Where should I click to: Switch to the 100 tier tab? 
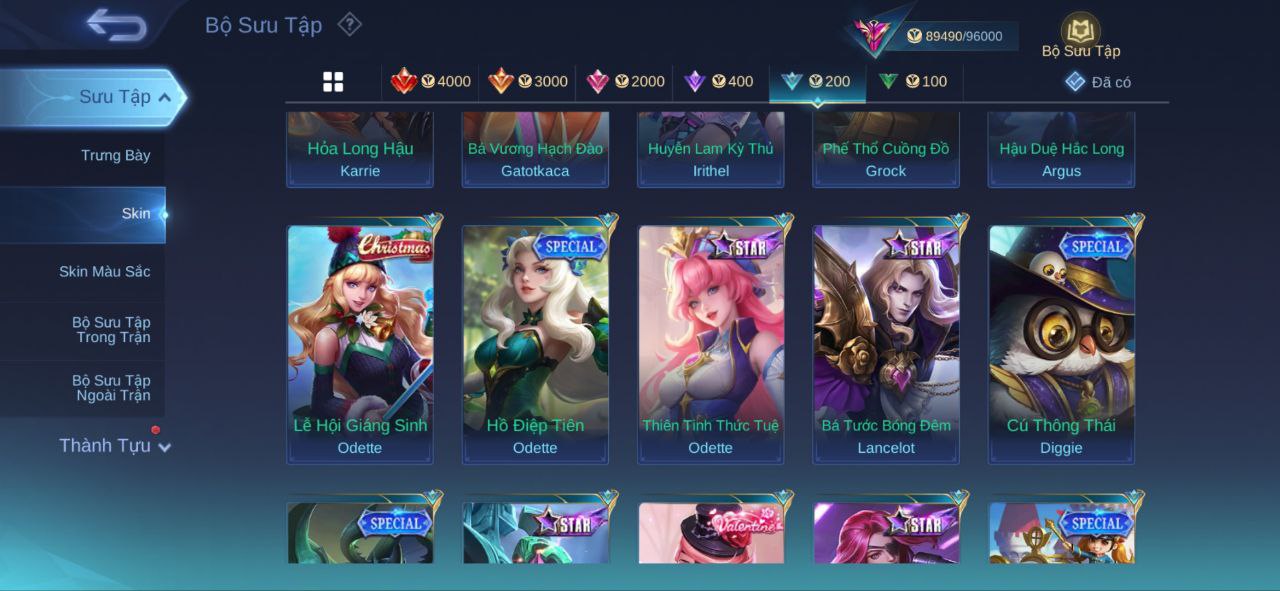pyautogui.click(x=913, y=82)
